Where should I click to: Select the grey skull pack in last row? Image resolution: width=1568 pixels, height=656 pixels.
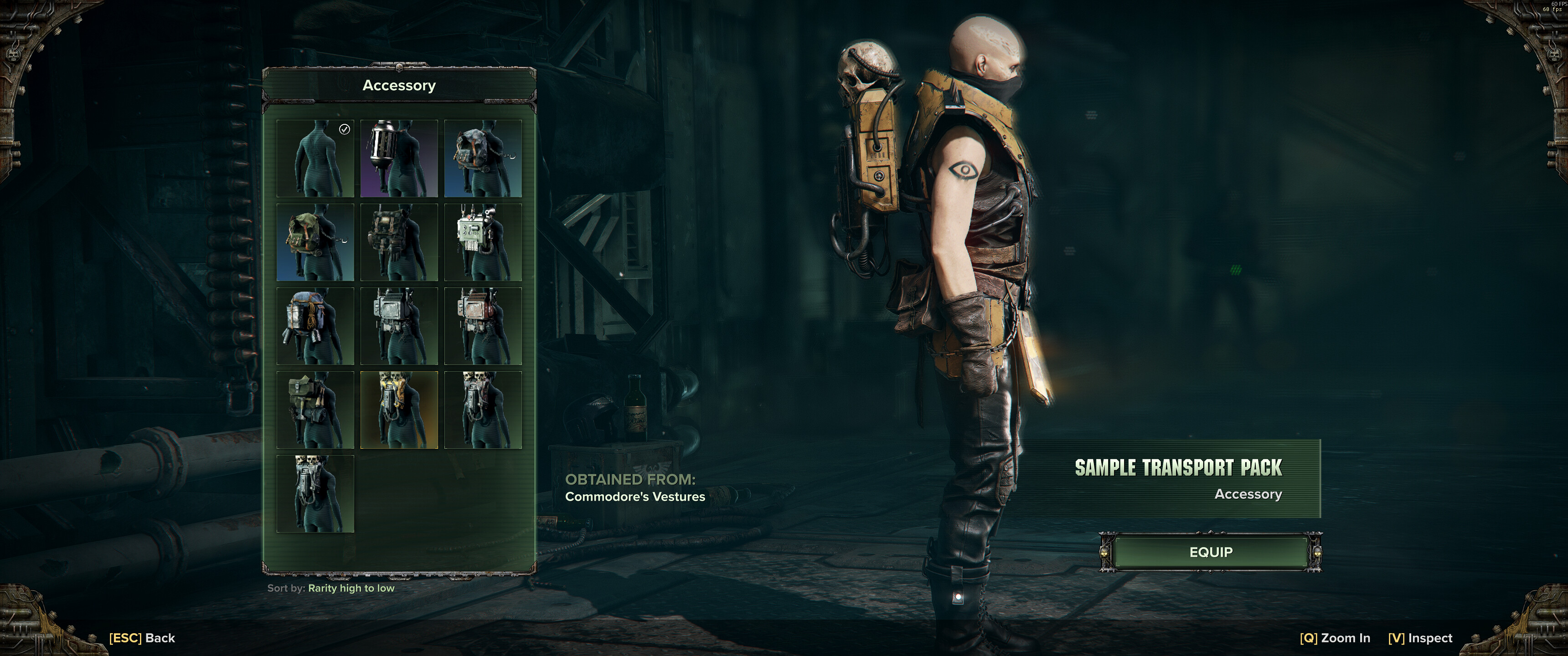pos(315,494)
